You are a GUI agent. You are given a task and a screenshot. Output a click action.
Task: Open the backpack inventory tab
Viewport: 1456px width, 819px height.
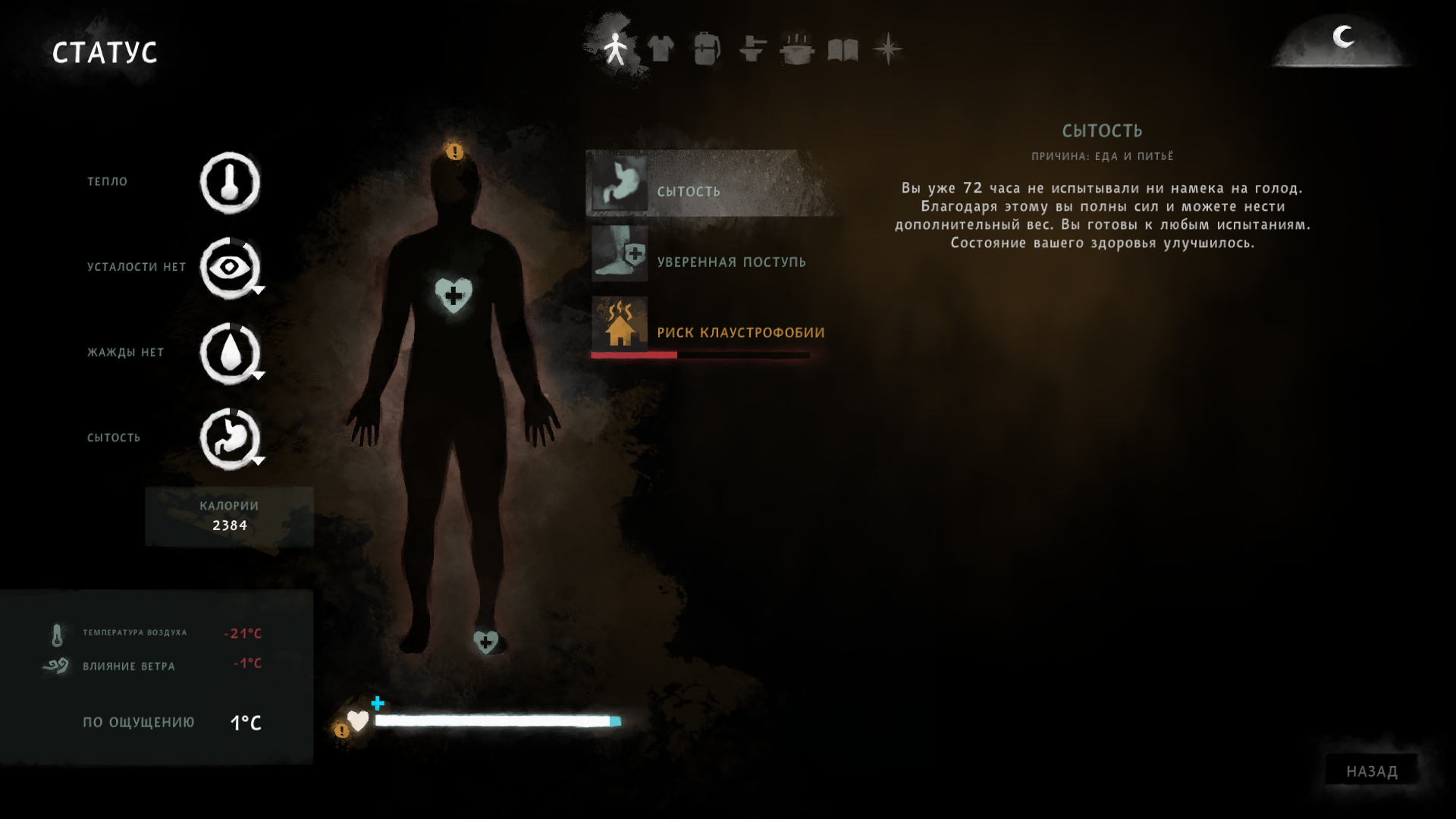click(706, 49)
